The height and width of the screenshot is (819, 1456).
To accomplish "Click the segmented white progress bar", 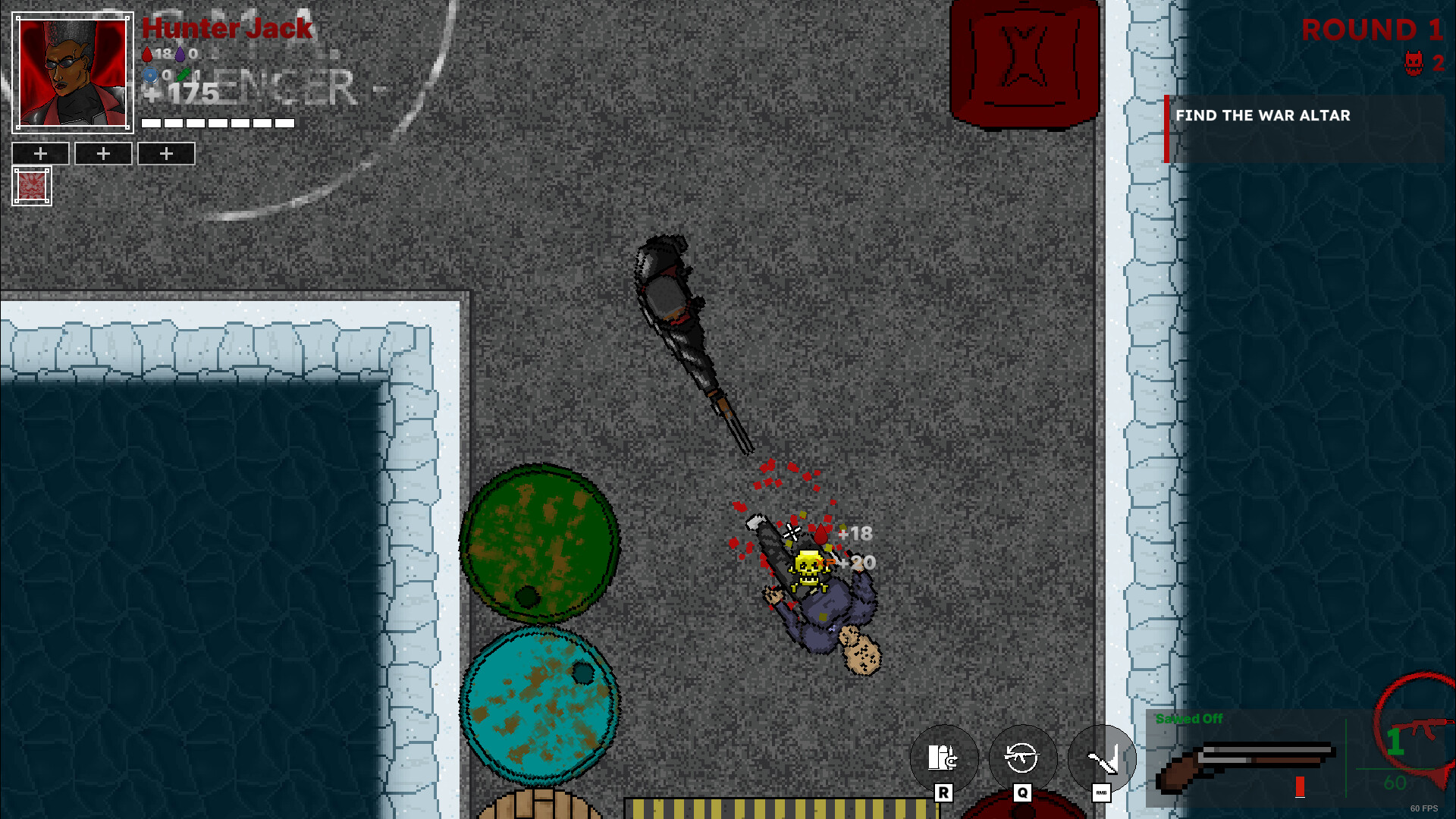I will click(x=216, y=121).
